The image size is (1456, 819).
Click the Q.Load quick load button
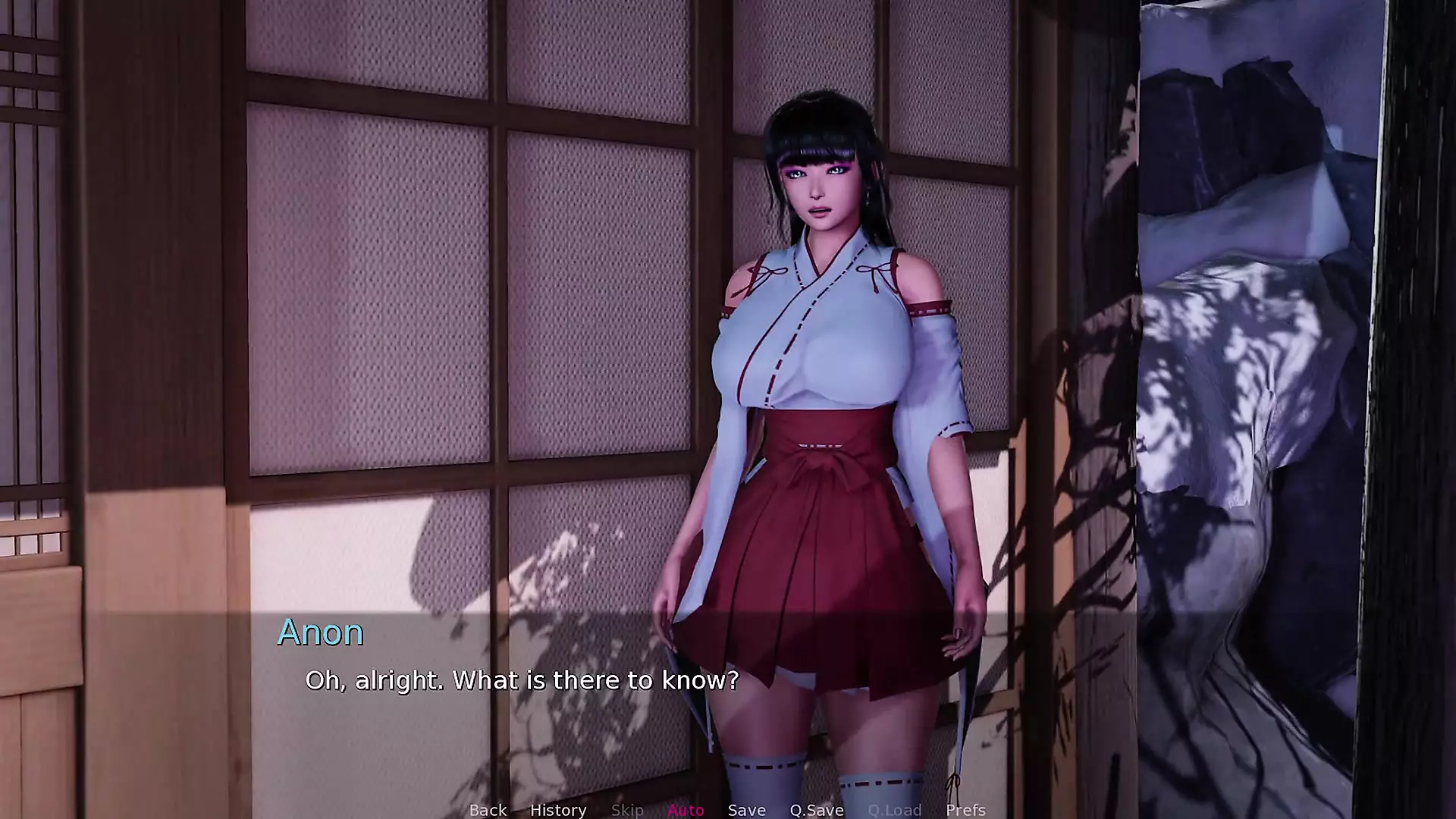(x=895, y=810)
